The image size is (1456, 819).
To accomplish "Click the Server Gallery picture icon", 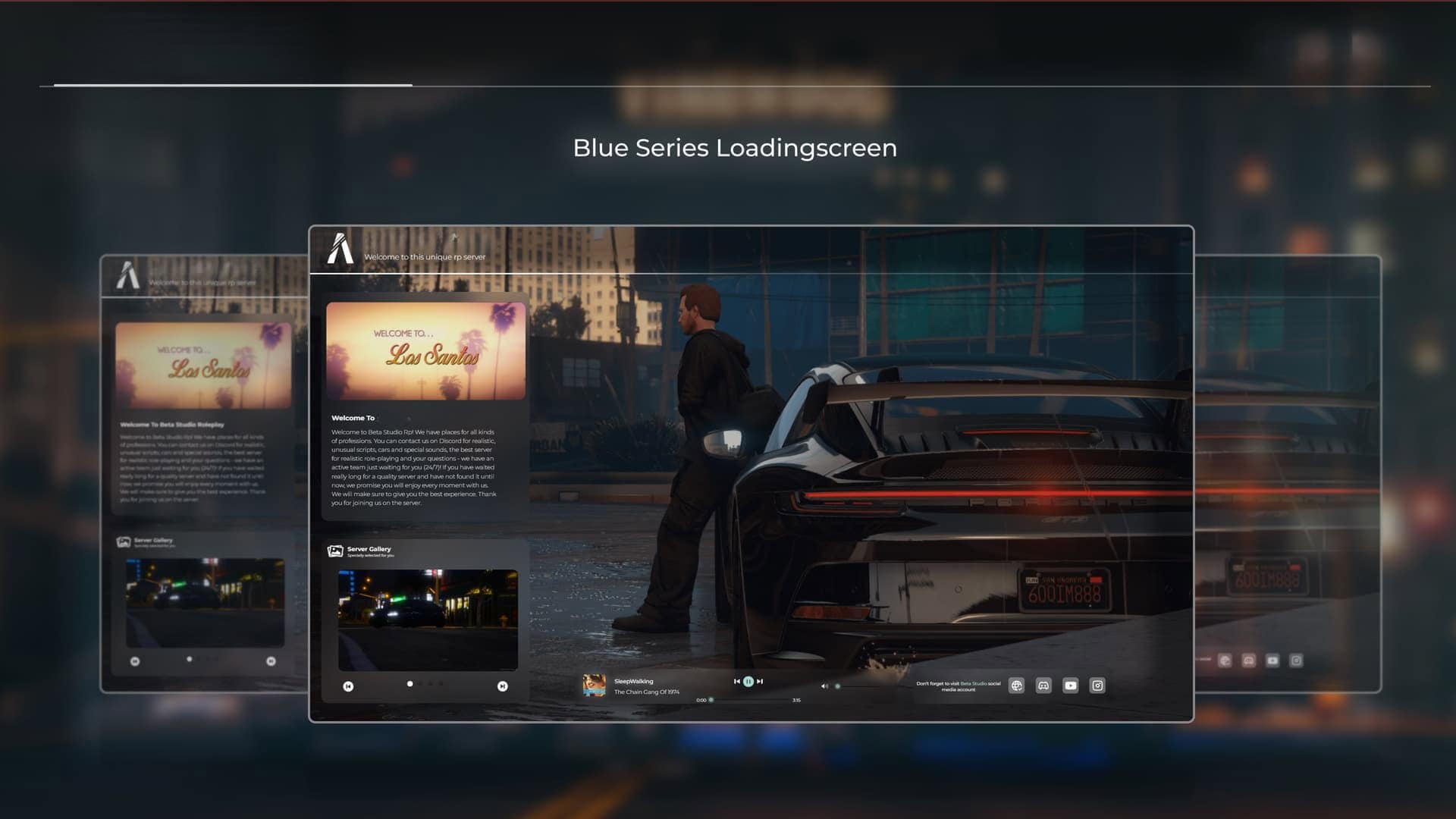I will [334, 551].
